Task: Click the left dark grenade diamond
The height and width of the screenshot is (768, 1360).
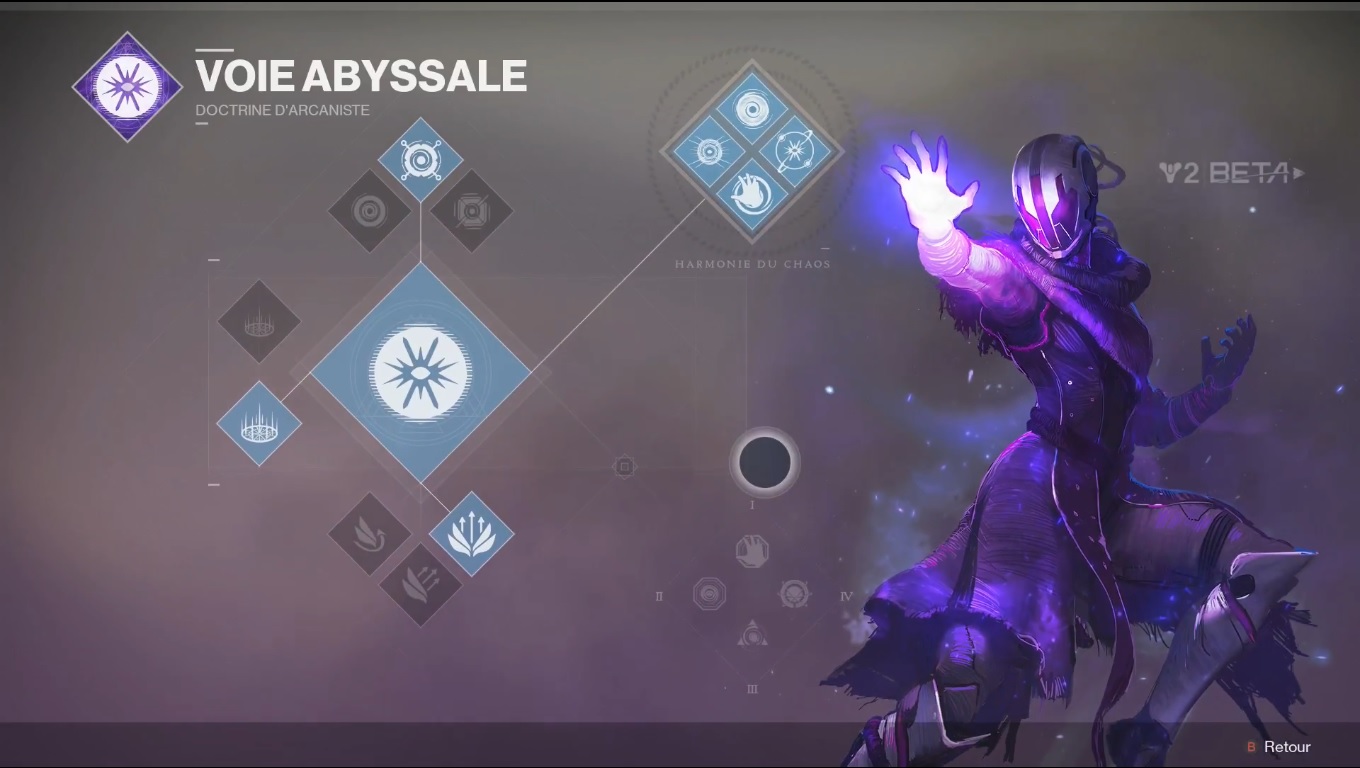Action: pyautogui.click(x=369, y=211)
